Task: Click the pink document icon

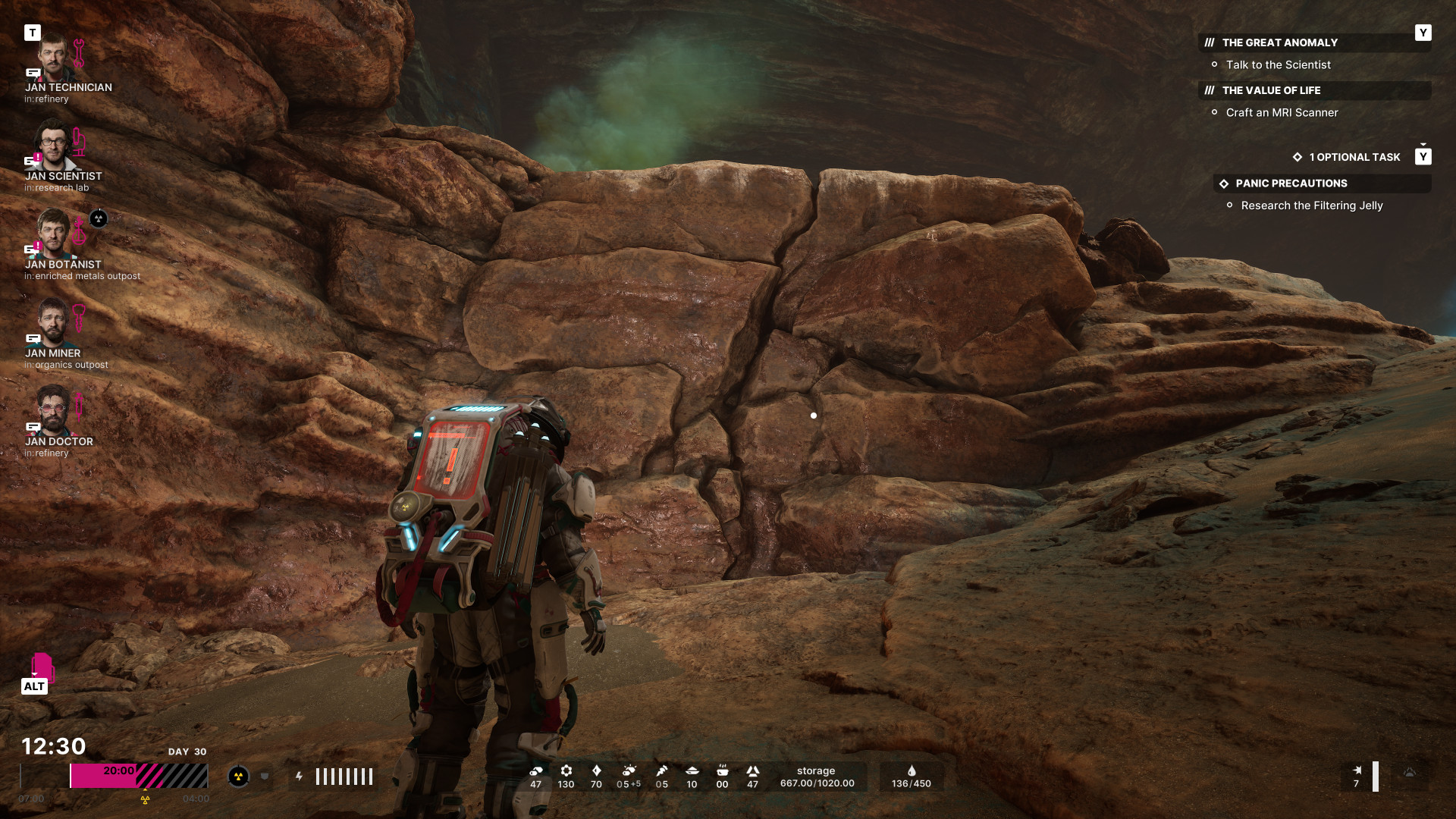Action: click(42, 667)
